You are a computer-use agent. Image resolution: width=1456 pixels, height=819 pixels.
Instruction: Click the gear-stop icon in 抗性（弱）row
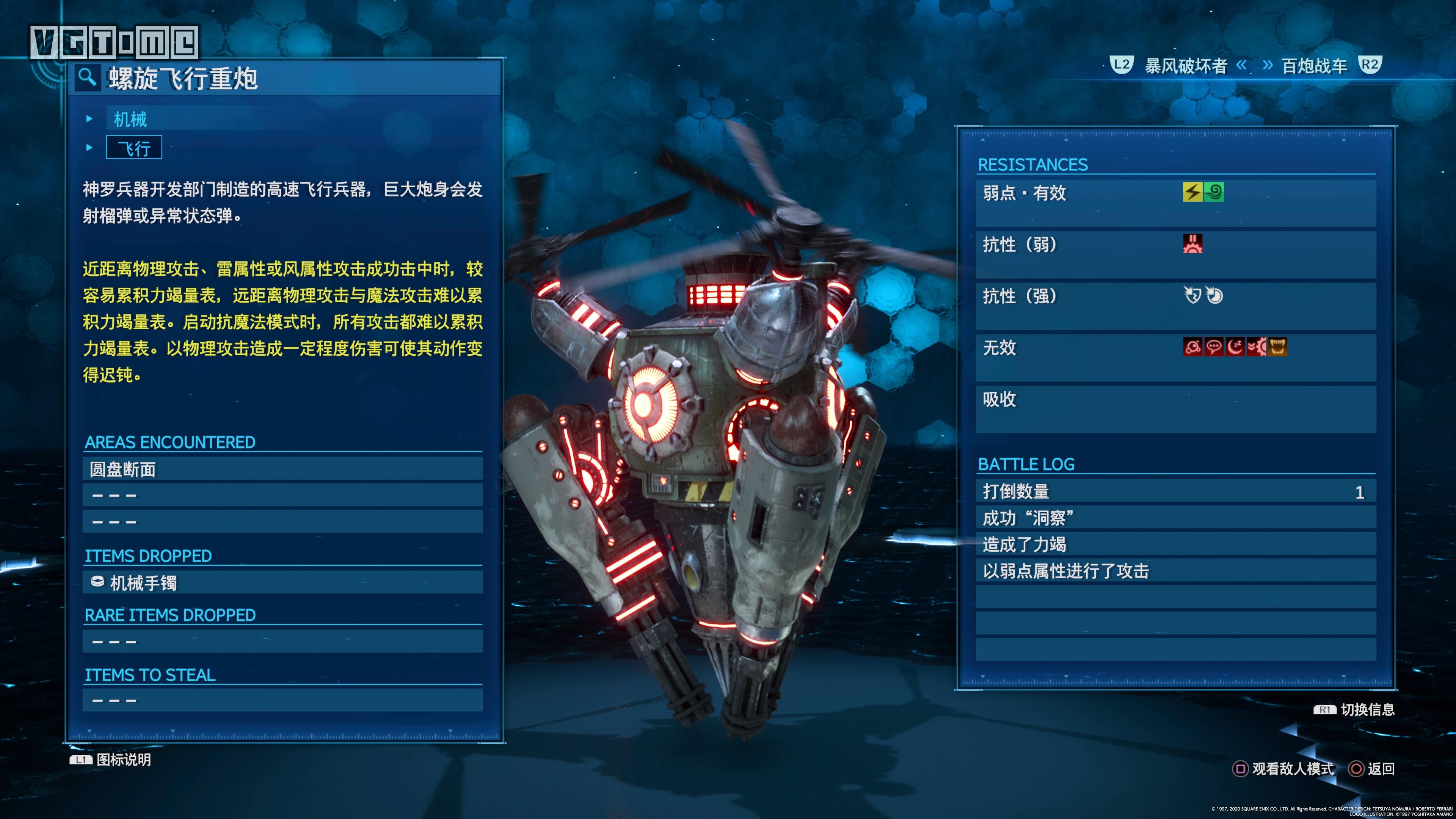tap(1193, 243)
